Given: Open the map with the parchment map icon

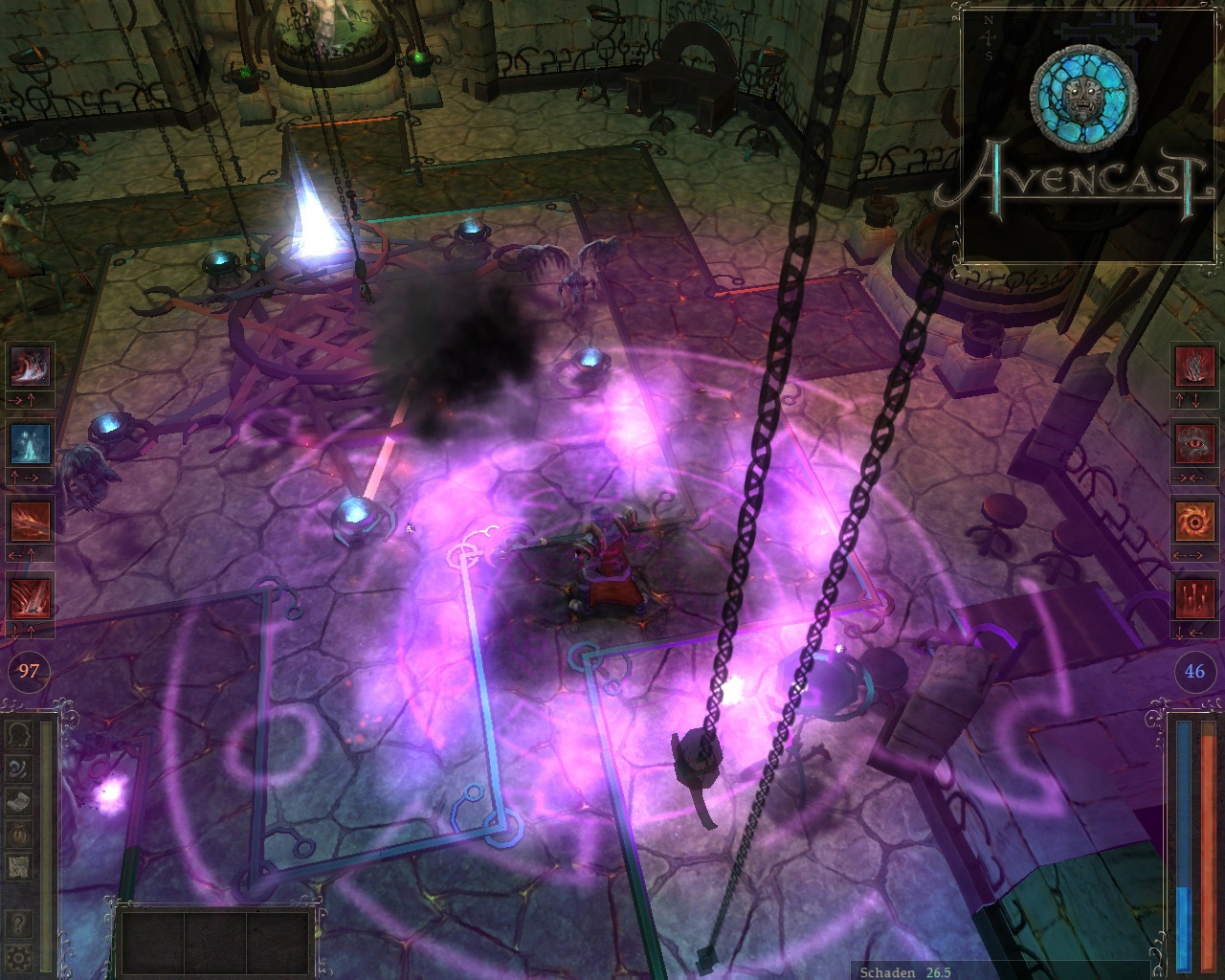Looking at the screenshot, I should pos(18,865).
